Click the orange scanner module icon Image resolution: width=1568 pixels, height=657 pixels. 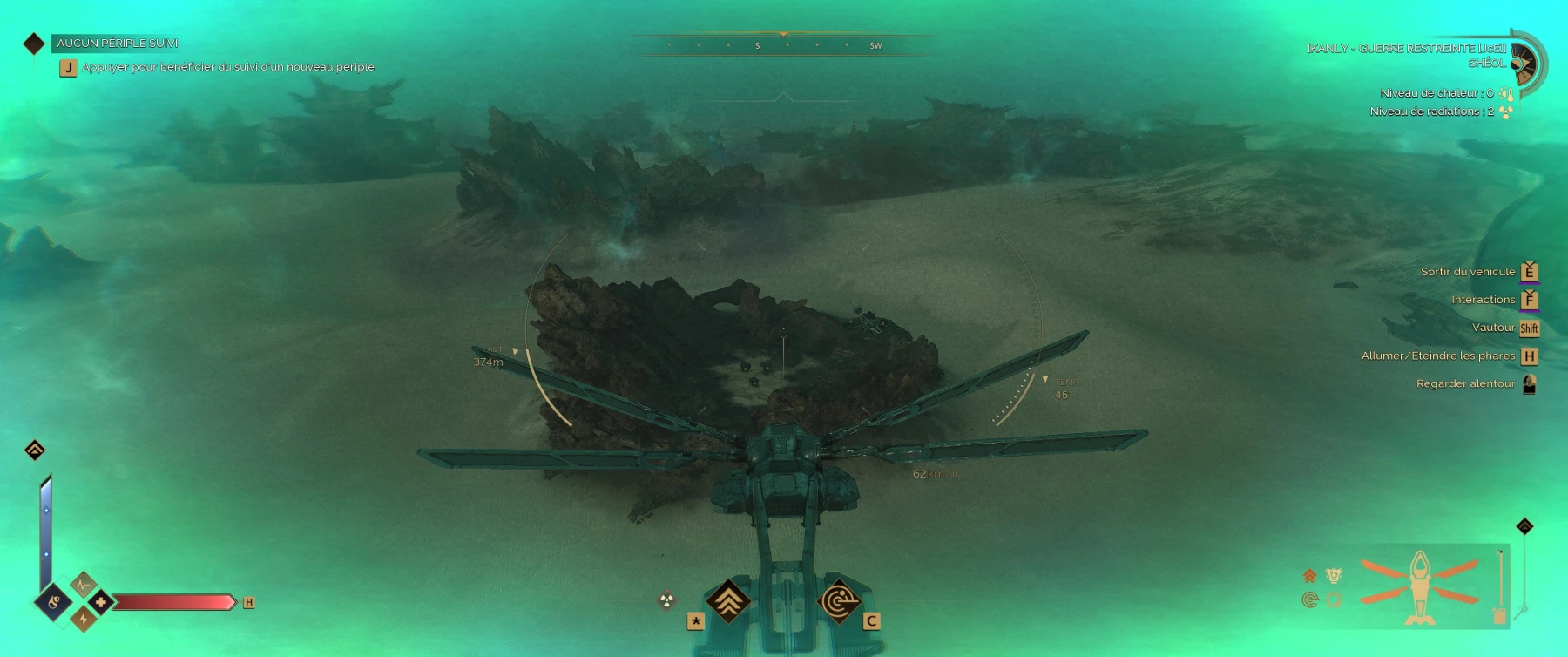[x=1309, y=599]
